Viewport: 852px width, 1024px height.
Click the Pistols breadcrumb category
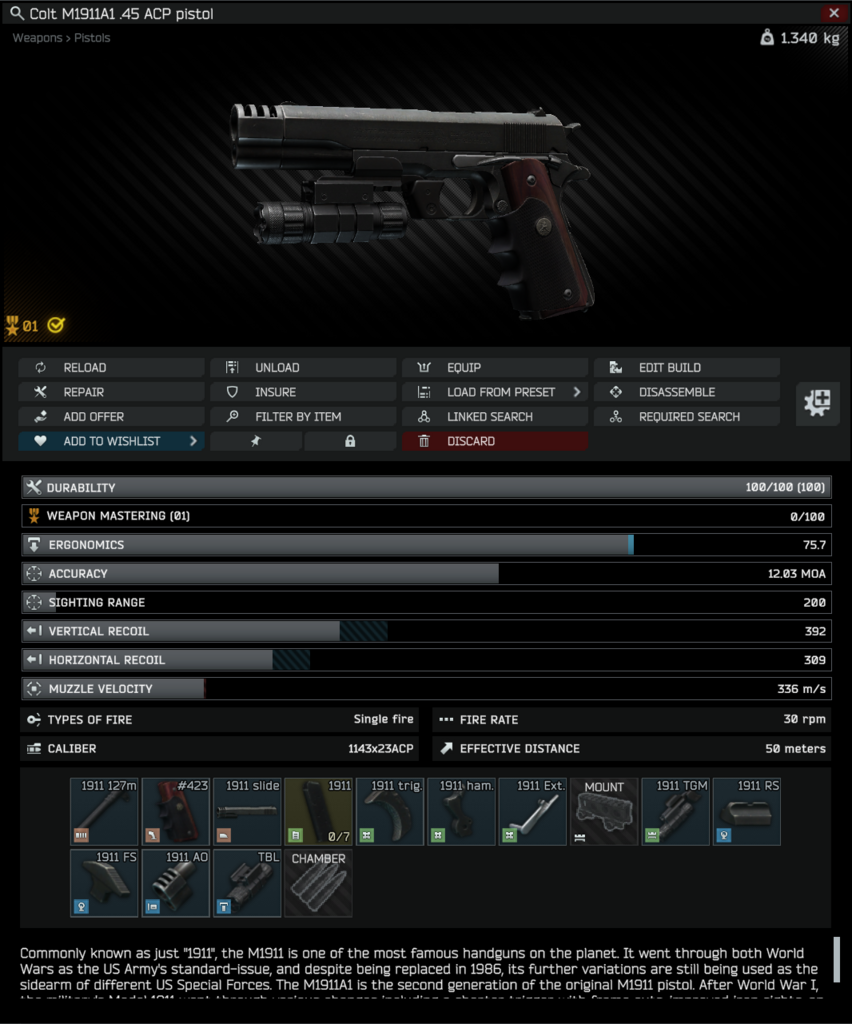click(x=92, y=38)
